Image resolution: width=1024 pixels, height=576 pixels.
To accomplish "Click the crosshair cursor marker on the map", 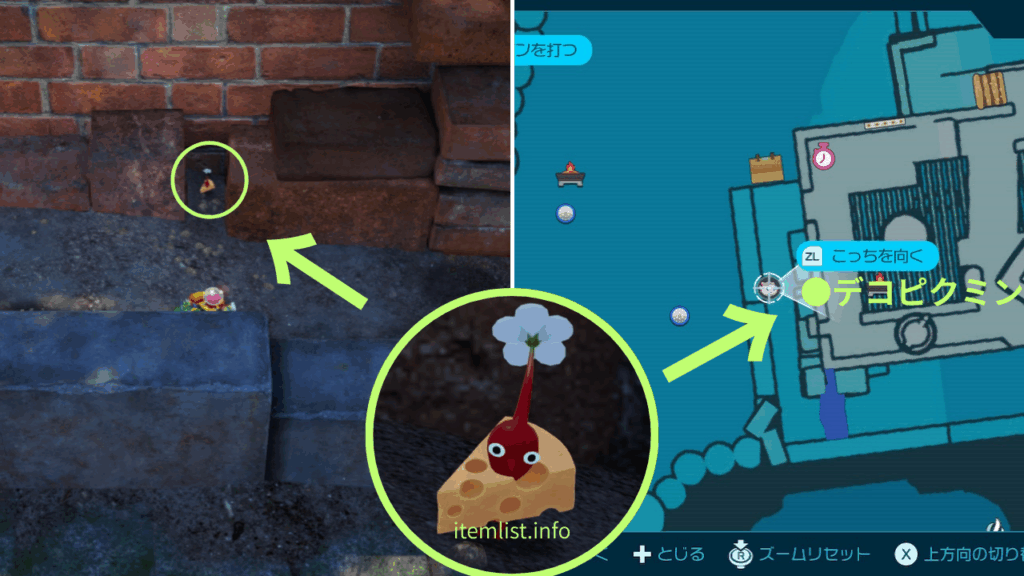I will pos(767,287).
